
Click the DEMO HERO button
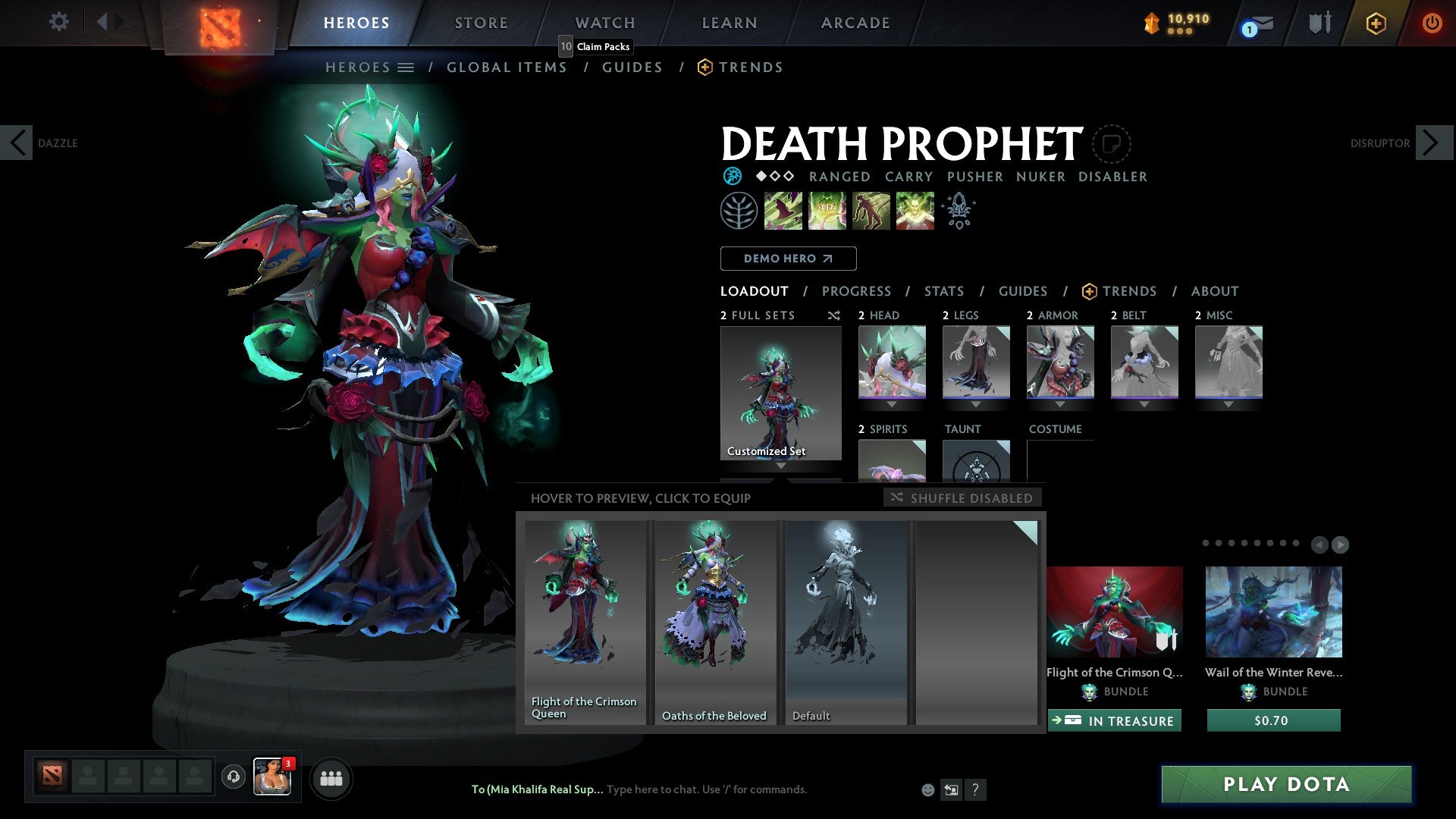pyautogui.click(x=788, y=259)
